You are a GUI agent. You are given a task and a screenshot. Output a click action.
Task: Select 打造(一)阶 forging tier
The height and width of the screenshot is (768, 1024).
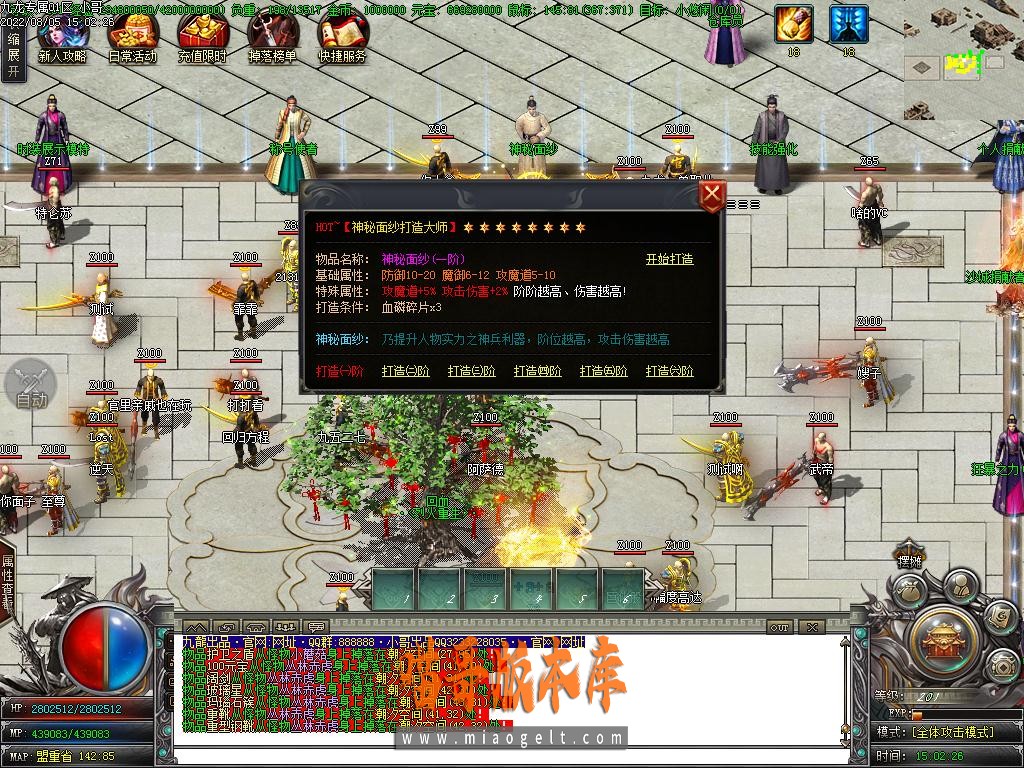(x=340, y=371)
